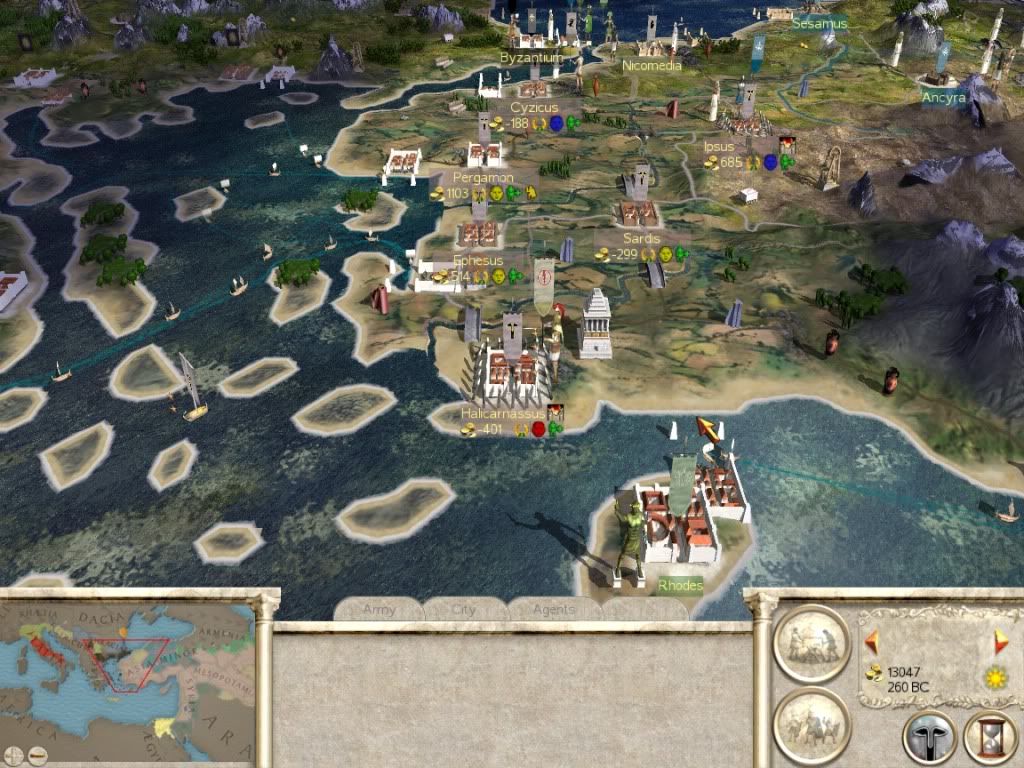Select the left red arrow above treasury
The image size is (1024, 768).
point(871,640)
